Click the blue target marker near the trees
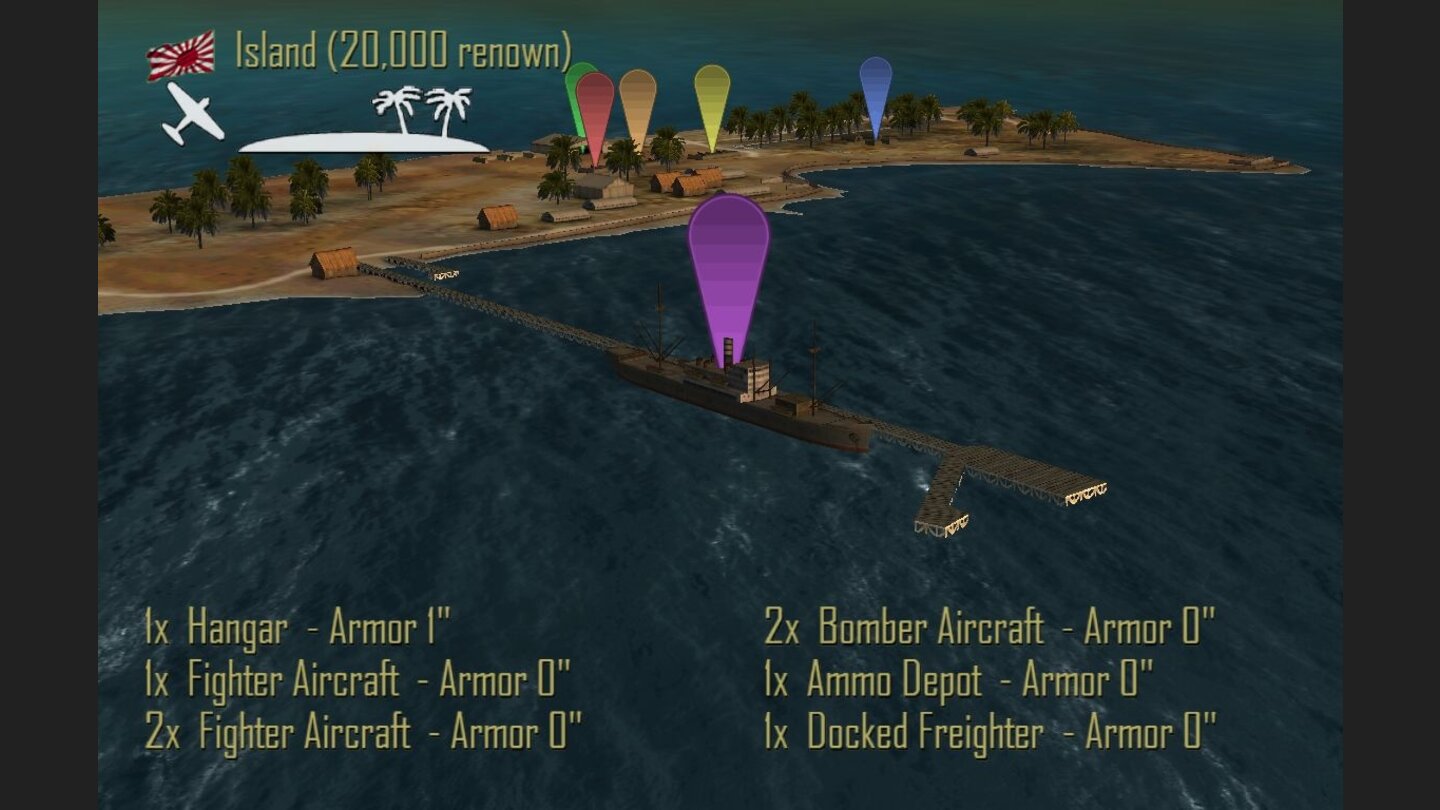 (x=876, y=90)
